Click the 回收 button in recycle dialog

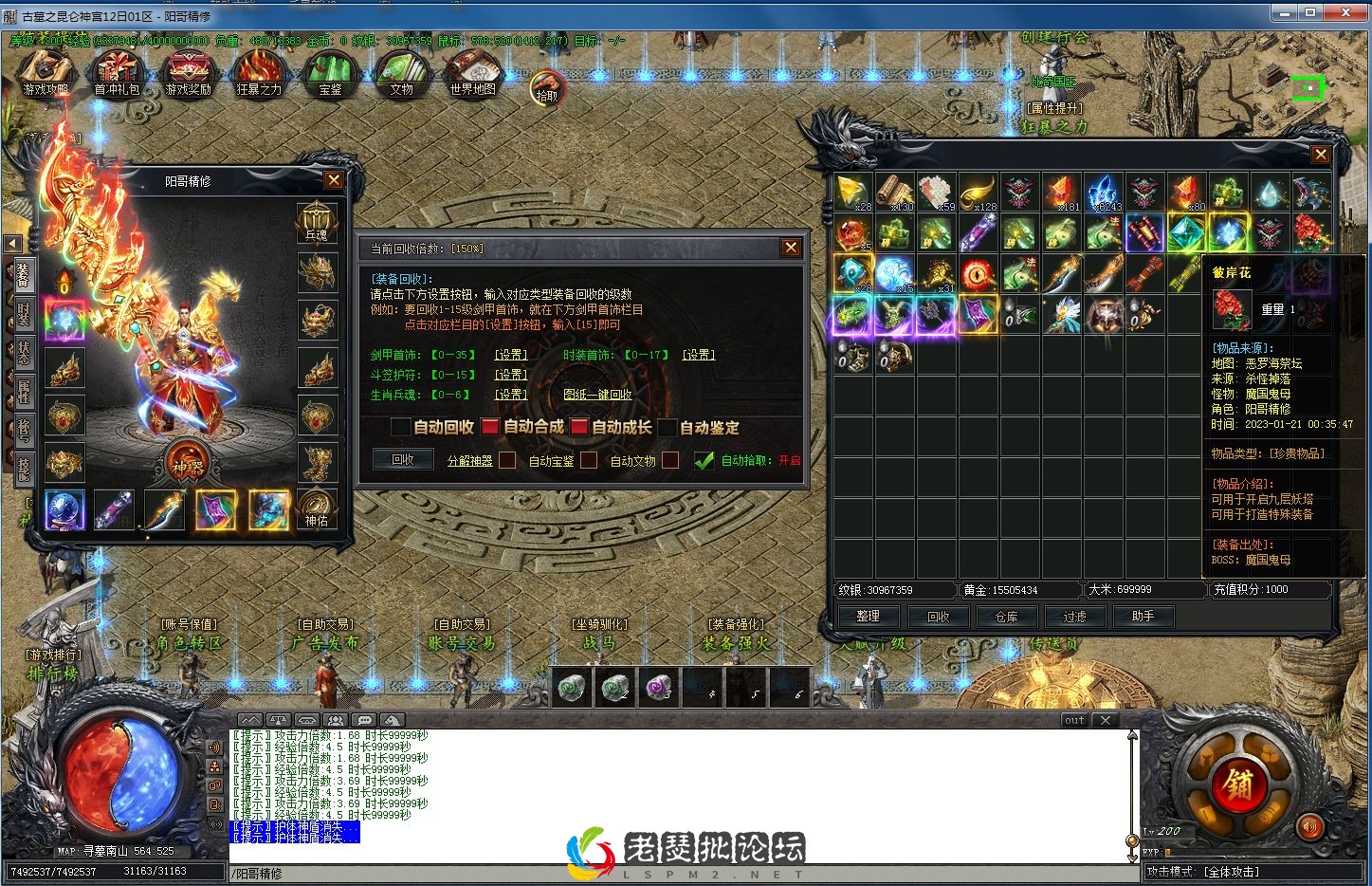click(403, 460)
